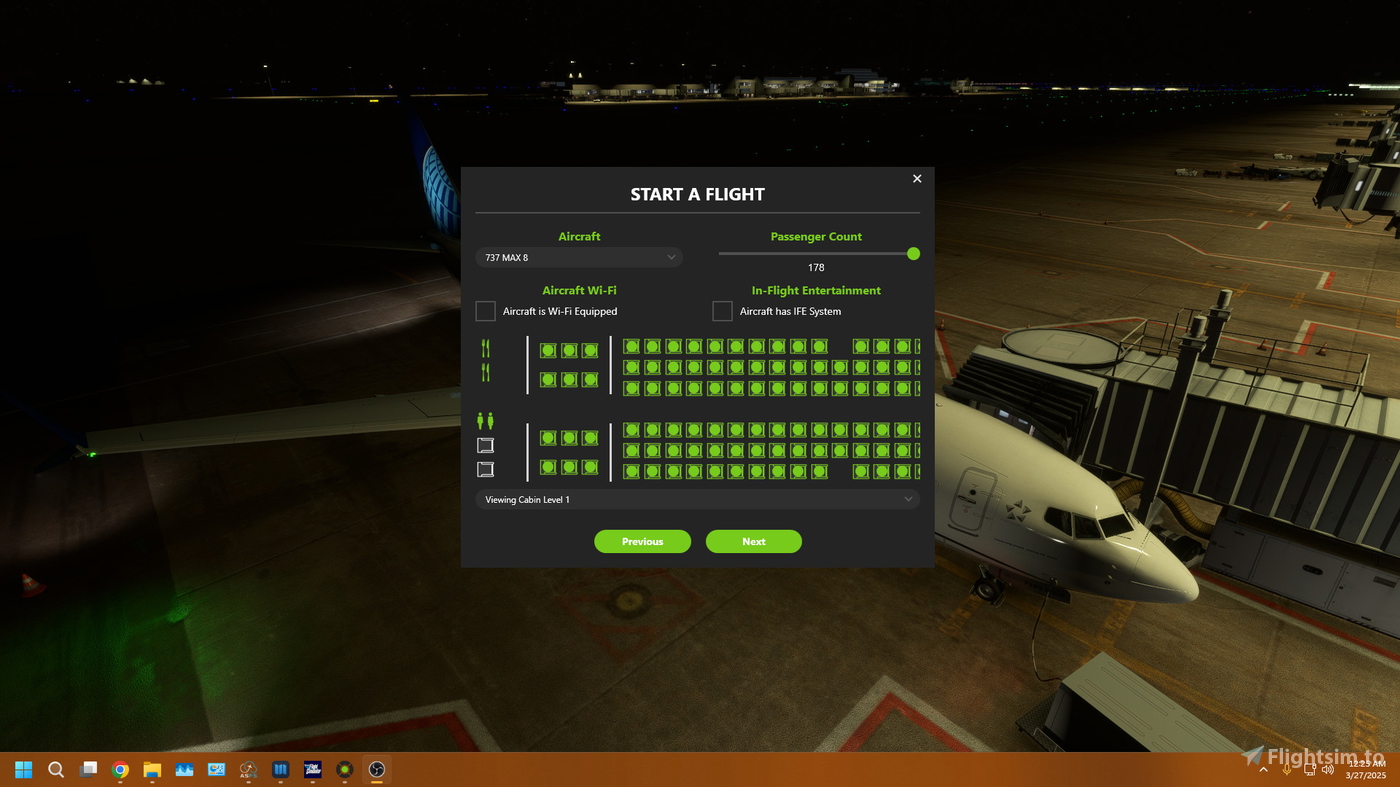This screenshot has height=787, width=1400.
Task: Show hidden icons in the system tray
Action: (x=1264, y=769)
